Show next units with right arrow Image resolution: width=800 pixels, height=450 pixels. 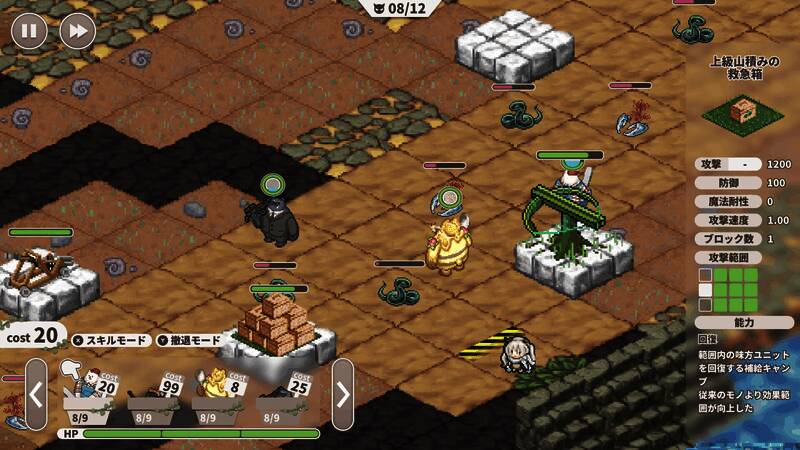342,394
